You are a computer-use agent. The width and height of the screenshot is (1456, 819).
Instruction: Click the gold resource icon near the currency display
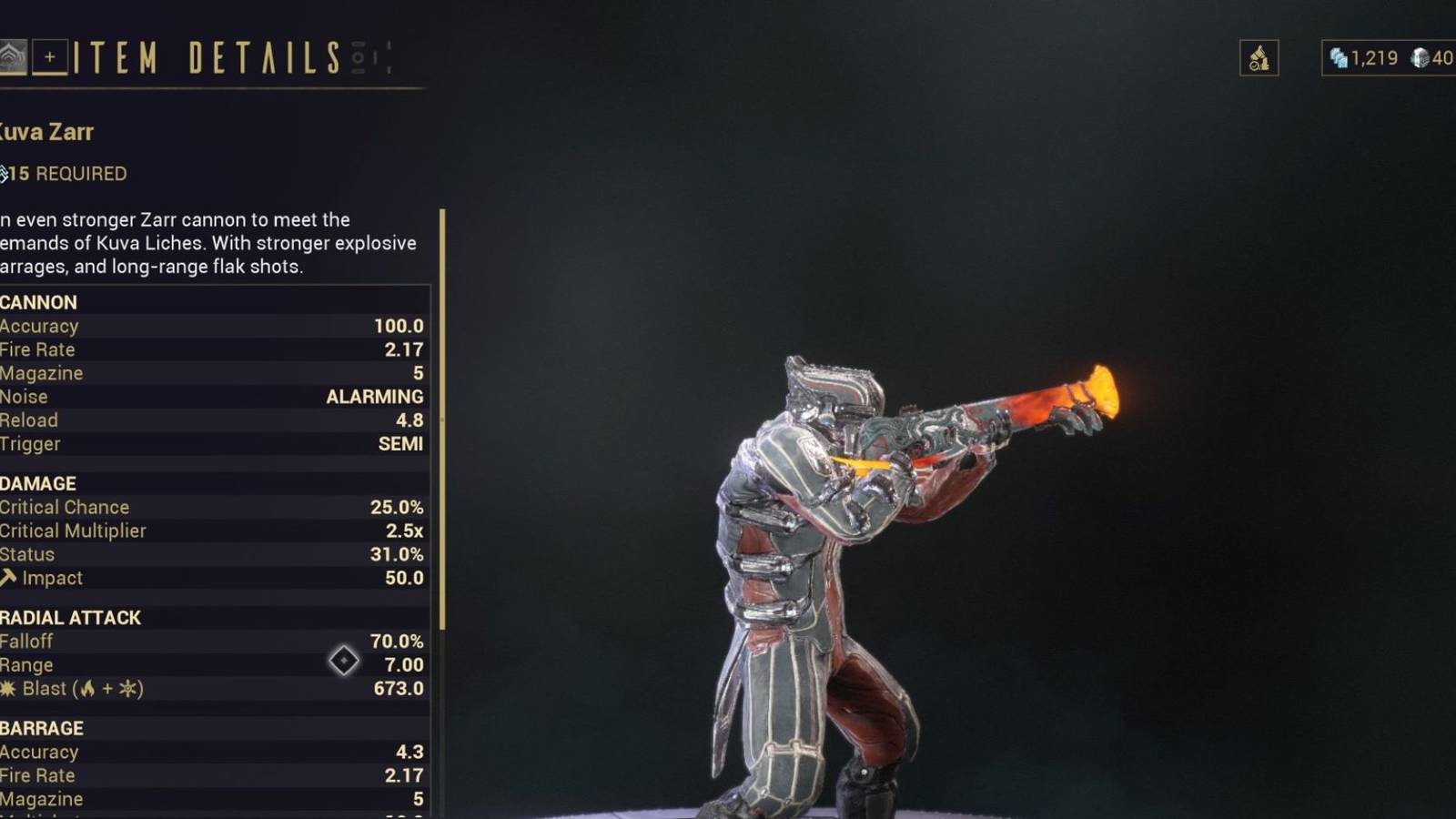pos(1259,58)
